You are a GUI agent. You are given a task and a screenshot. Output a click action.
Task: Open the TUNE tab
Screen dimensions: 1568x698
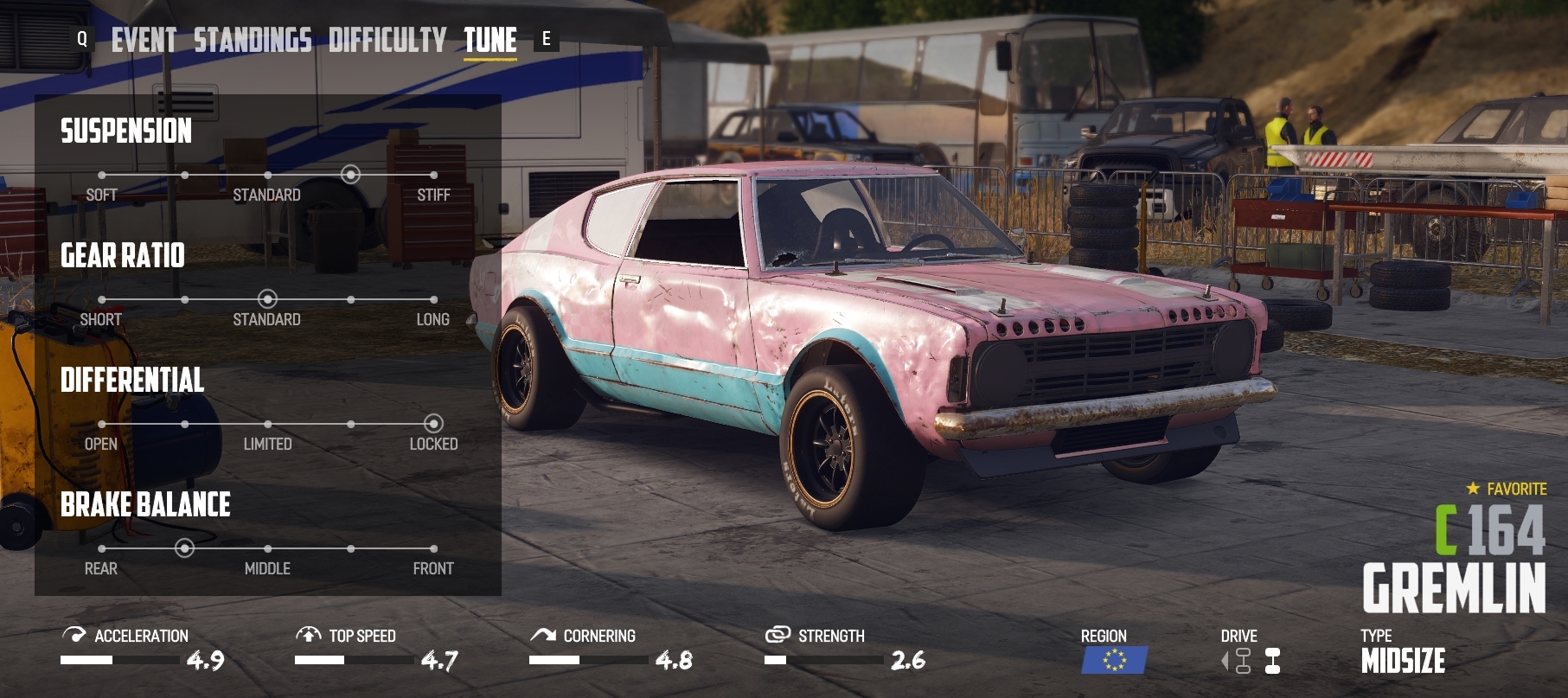[x=490, y=39]
